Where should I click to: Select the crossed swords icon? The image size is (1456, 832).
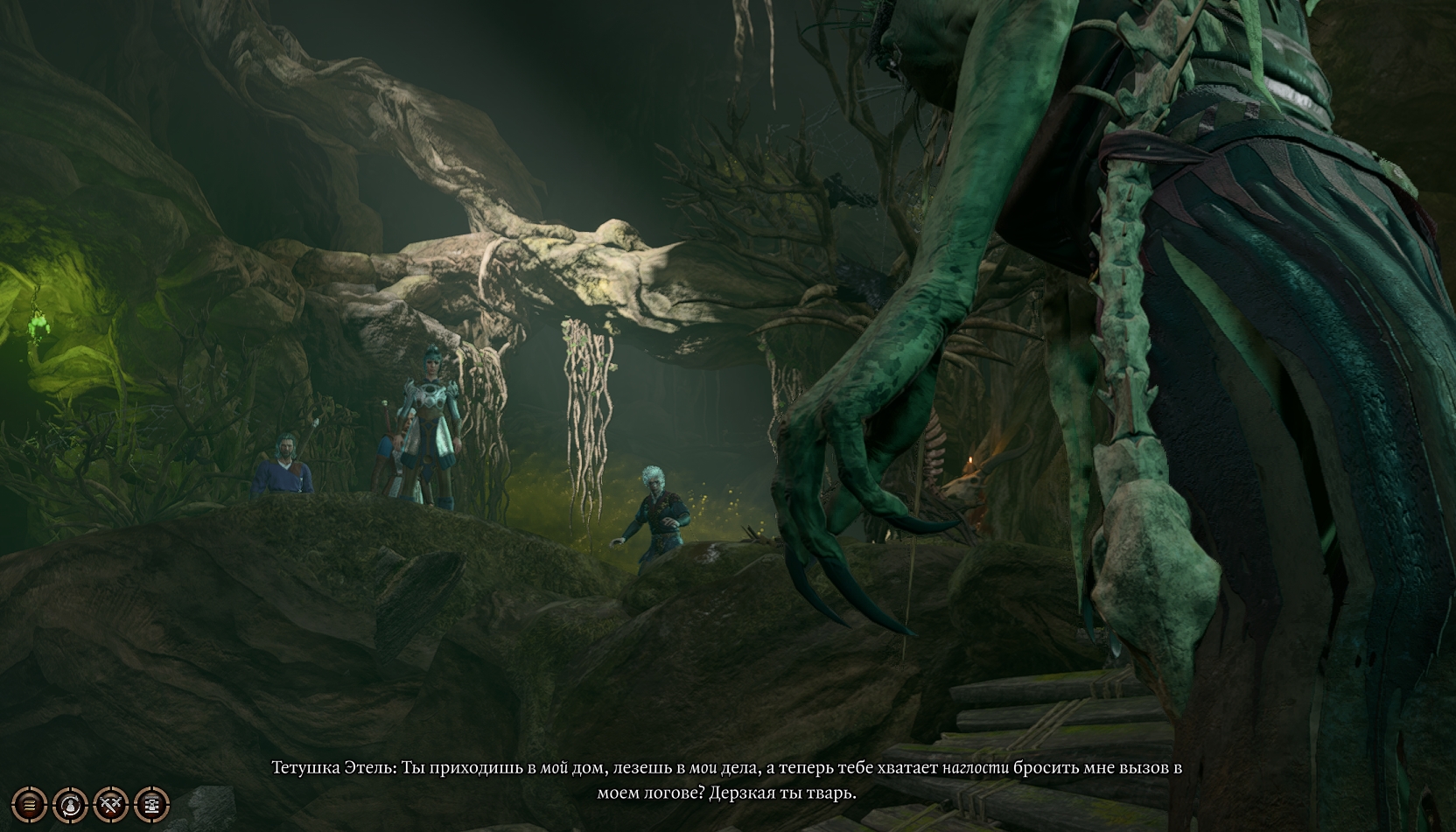click(x=111, y=803)
